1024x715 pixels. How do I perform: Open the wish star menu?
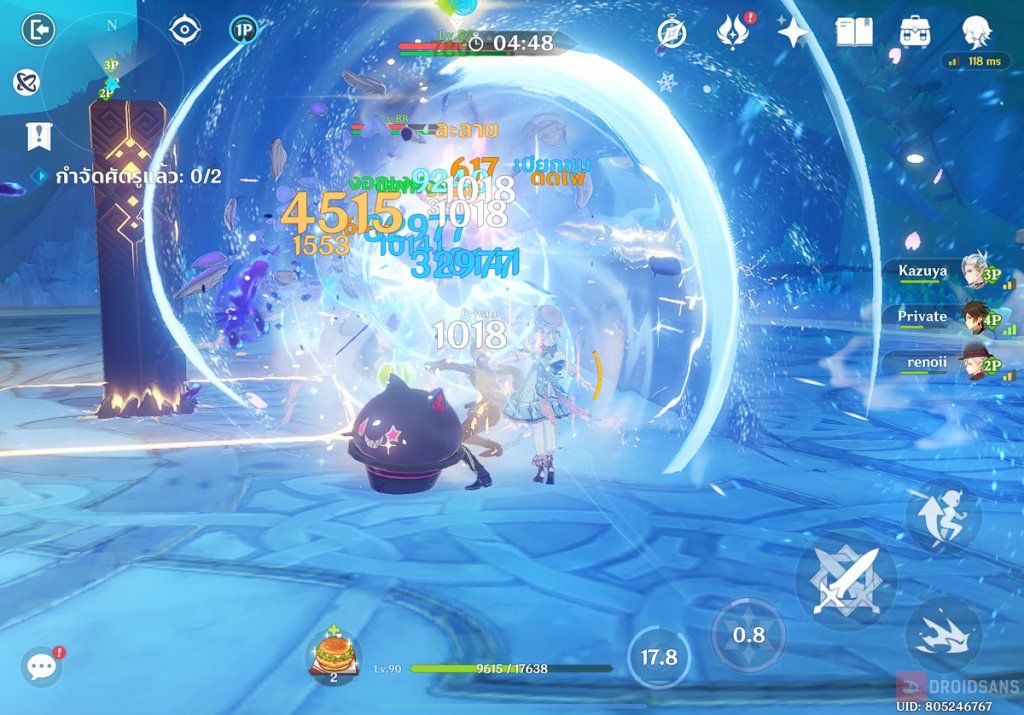pos(793,33)
